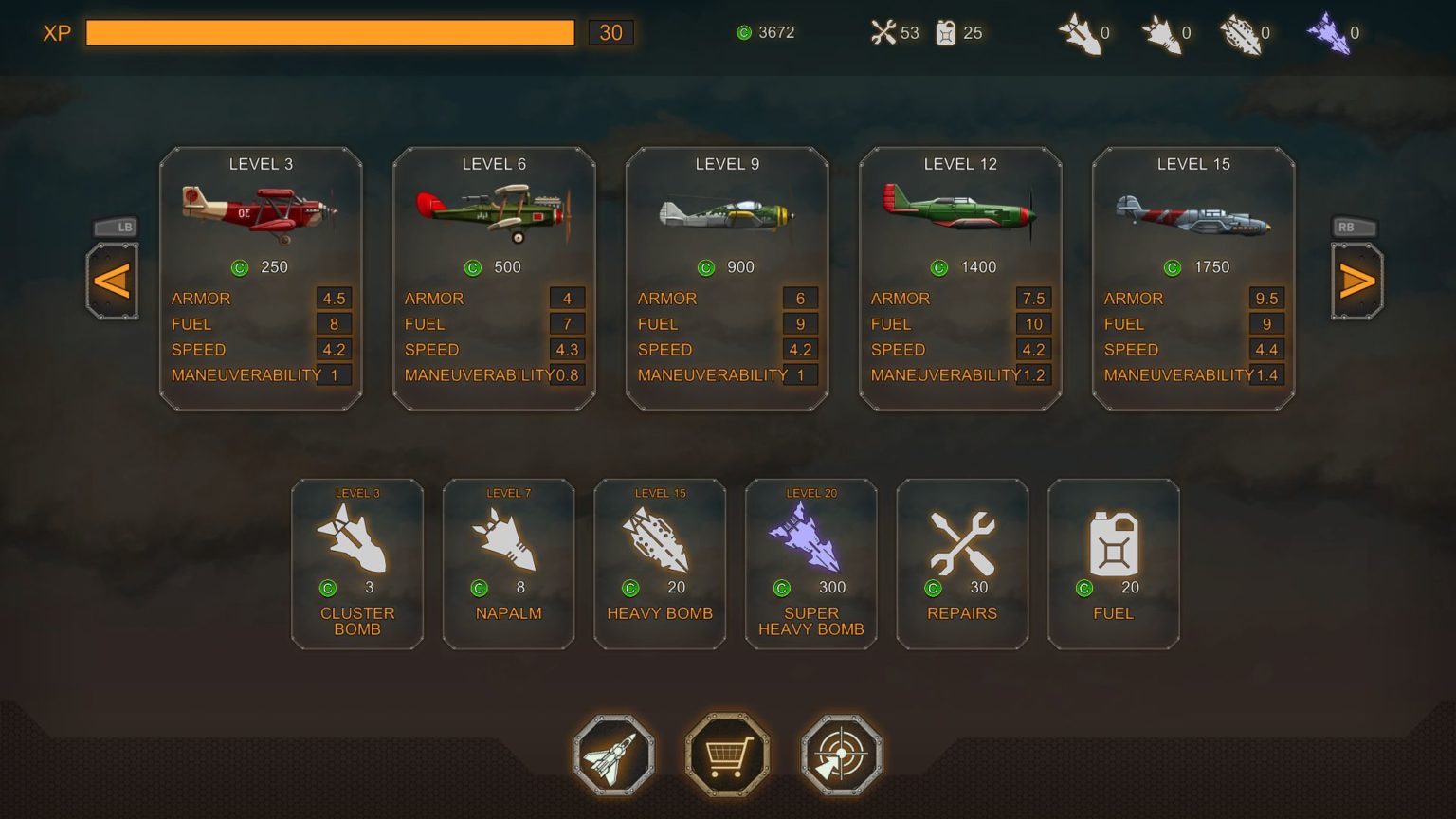Choose the Level 15 plane priced 1750
Screen dimensions: 1456x819
pos(1193,279)
